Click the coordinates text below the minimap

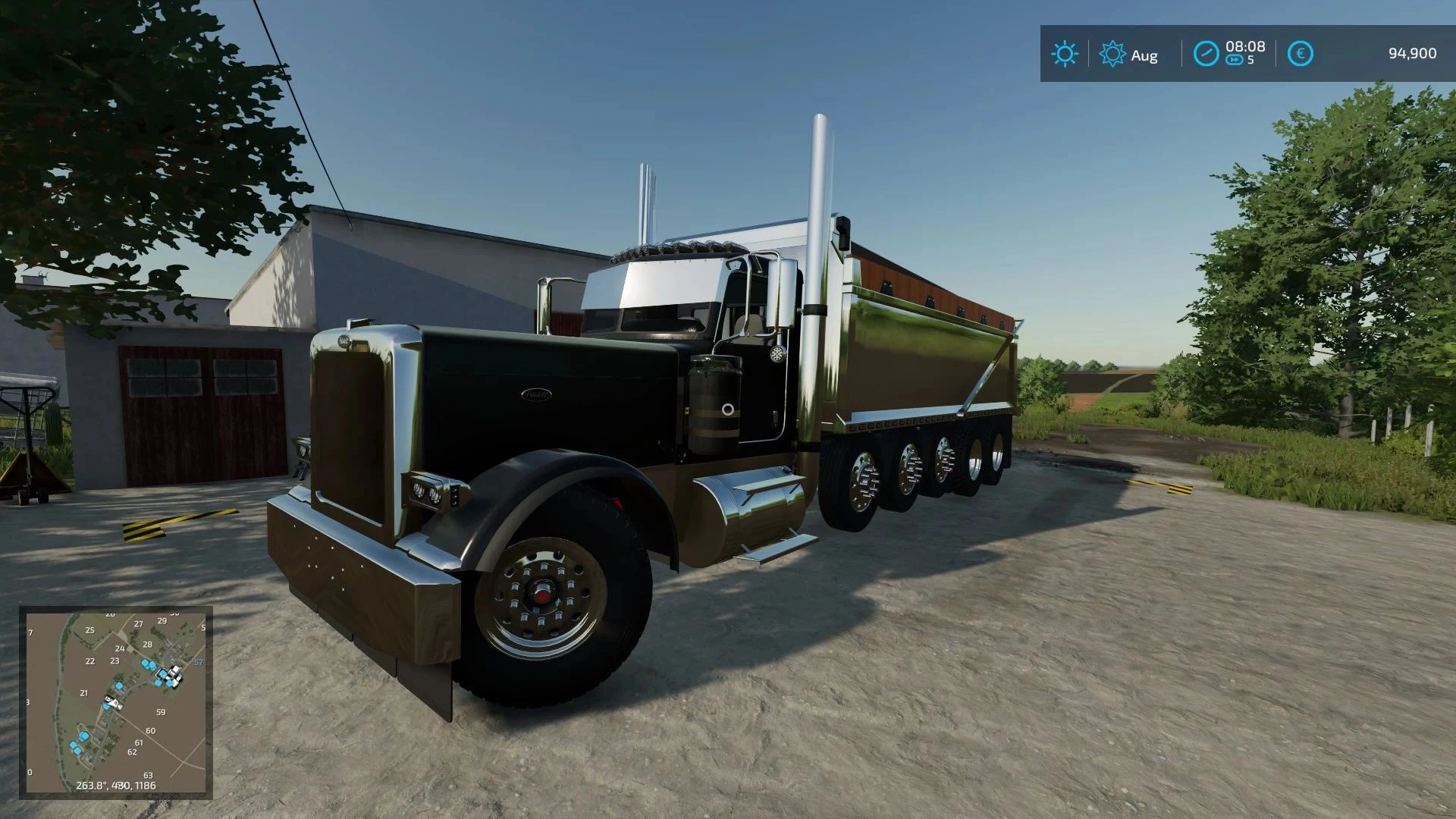(116, 785)
